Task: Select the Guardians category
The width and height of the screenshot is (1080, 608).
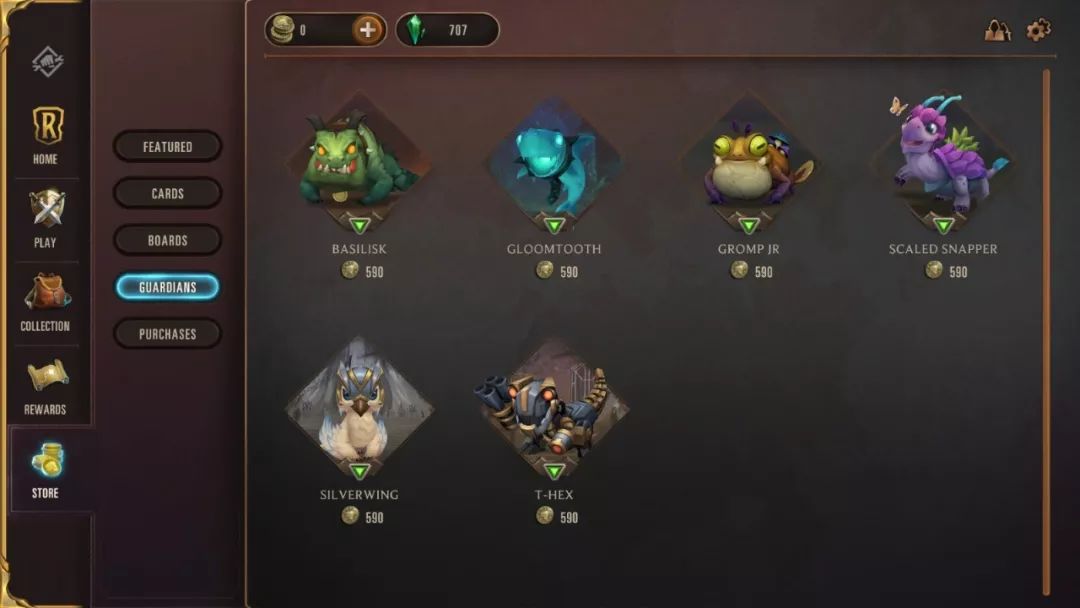Action: point(167,287)
